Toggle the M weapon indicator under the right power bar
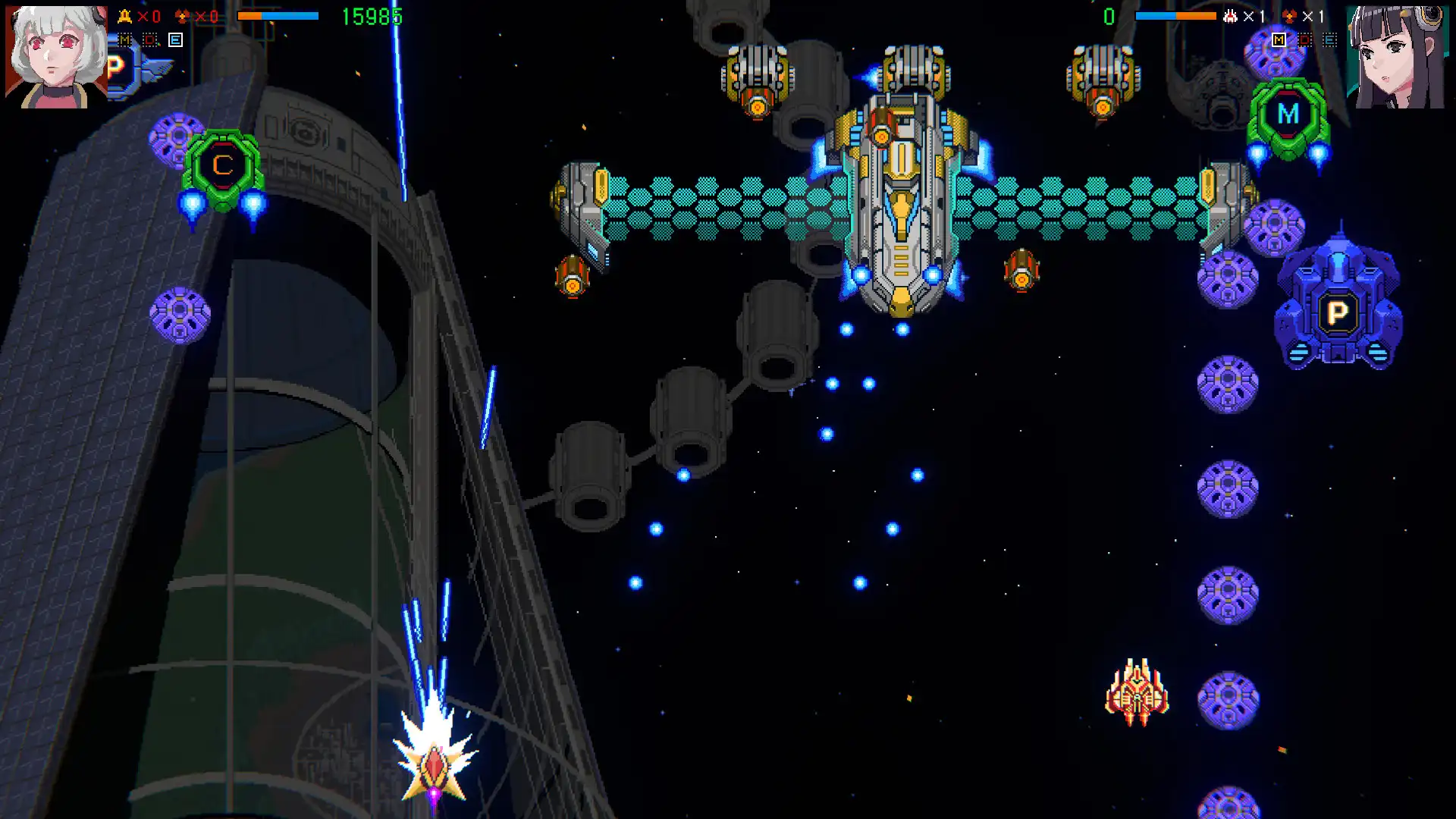Image resolution: width=1456 pixels, height=819 pixels. click(1279, 40)
